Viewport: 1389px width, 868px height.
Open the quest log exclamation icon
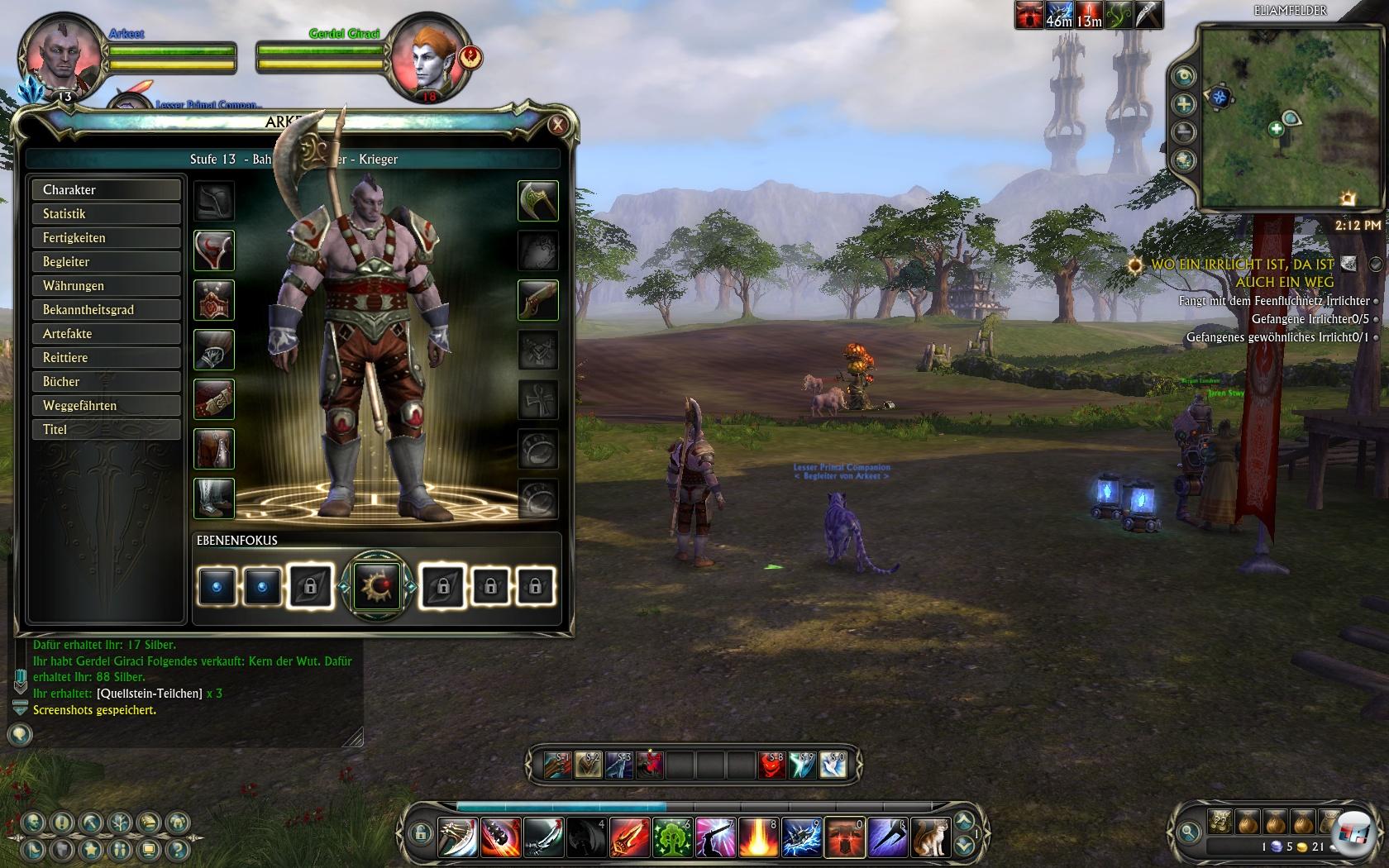62,823
